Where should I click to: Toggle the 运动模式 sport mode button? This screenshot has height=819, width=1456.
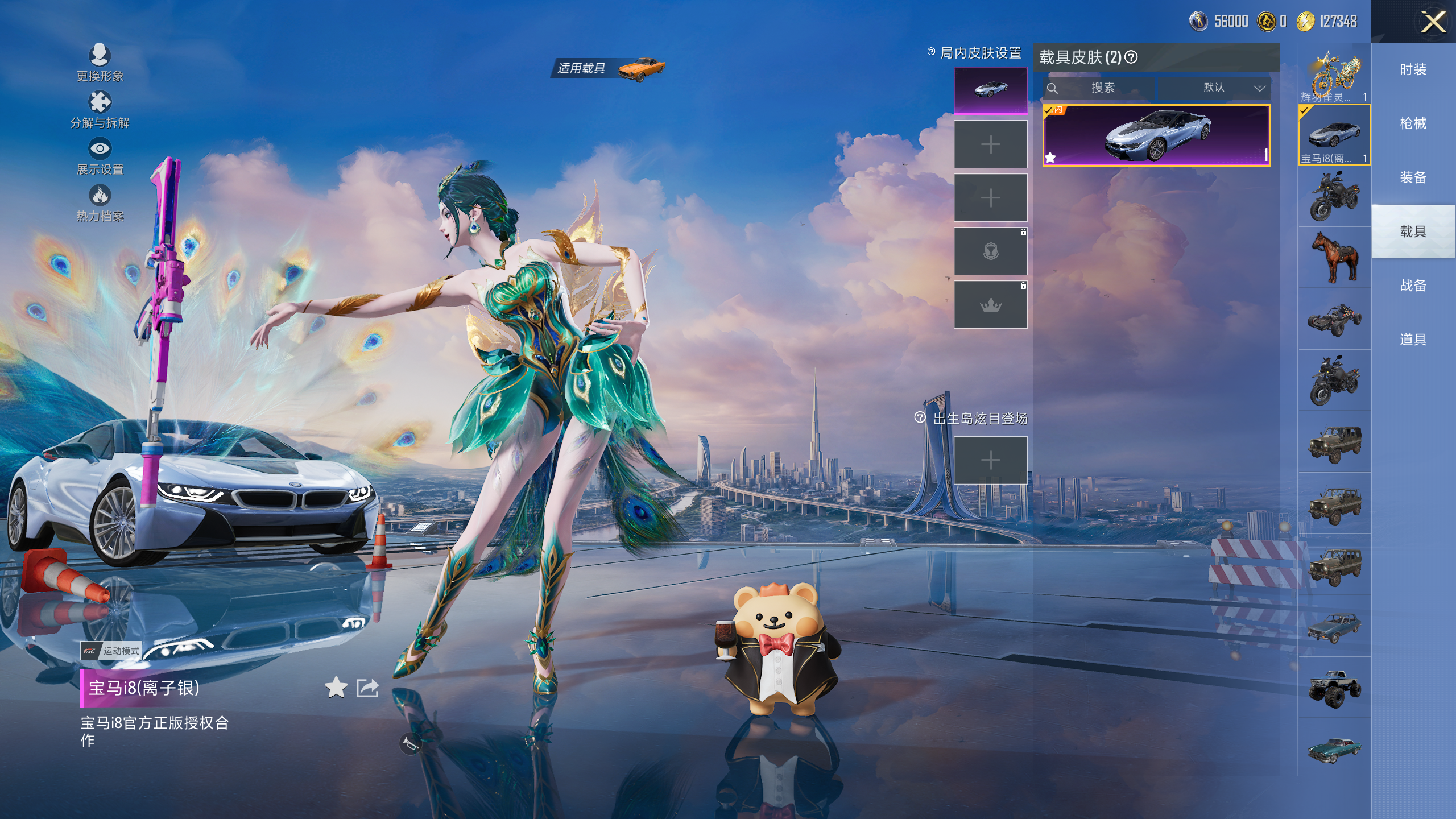pos(111,651)
